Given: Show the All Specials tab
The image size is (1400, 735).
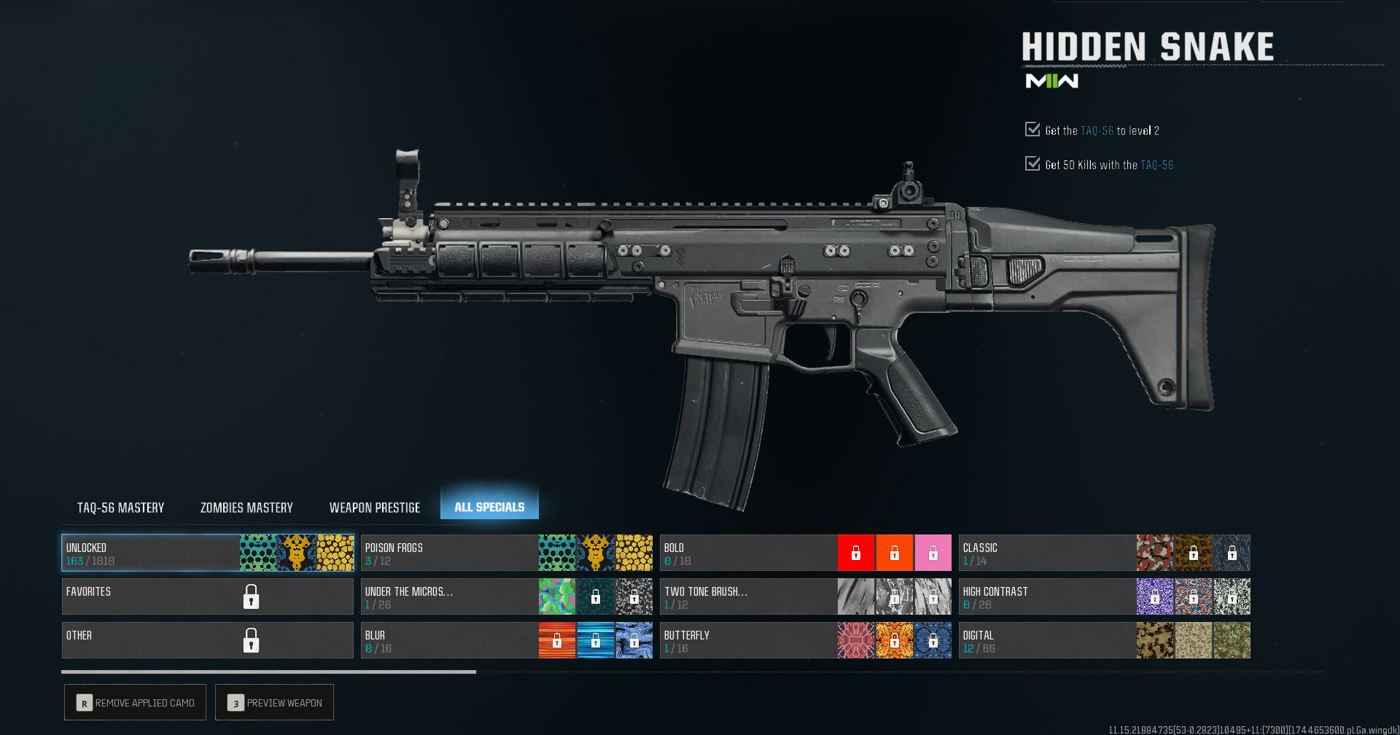Looking at the screenshot, I should [x=489, y=506].
